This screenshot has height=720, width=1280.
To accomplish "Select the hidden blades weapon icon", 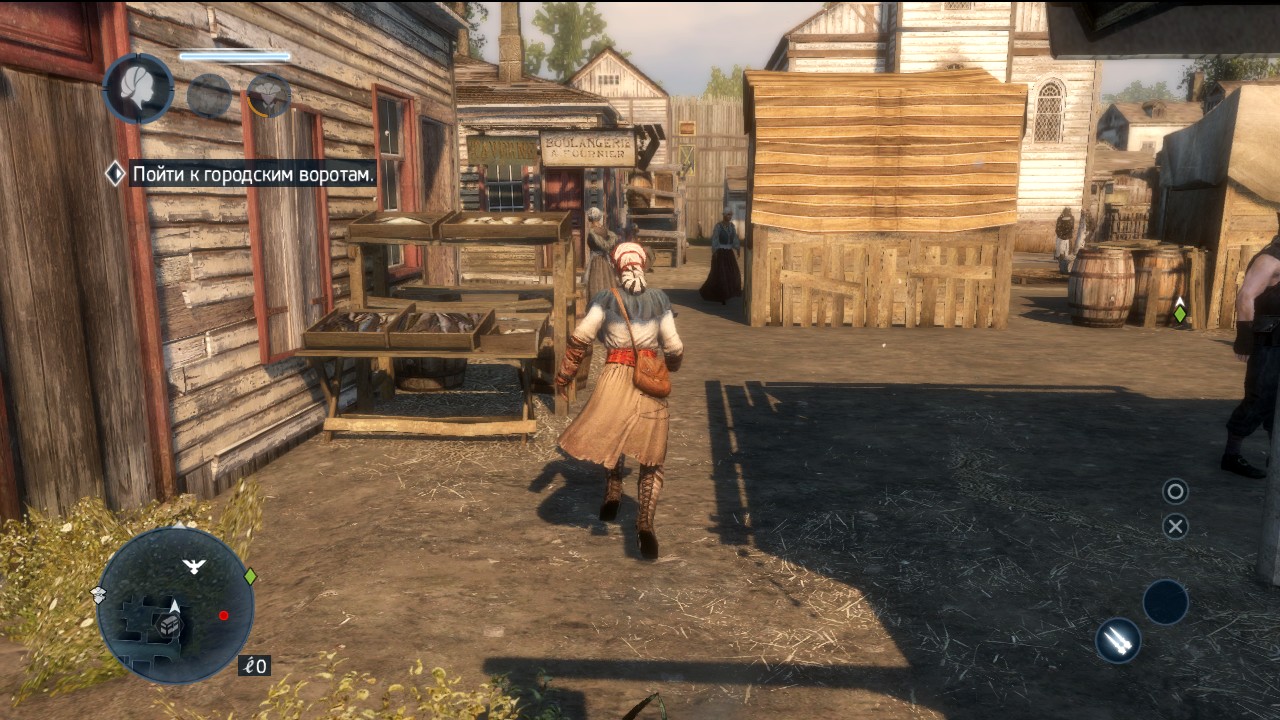I will [x=1118, y=640].
